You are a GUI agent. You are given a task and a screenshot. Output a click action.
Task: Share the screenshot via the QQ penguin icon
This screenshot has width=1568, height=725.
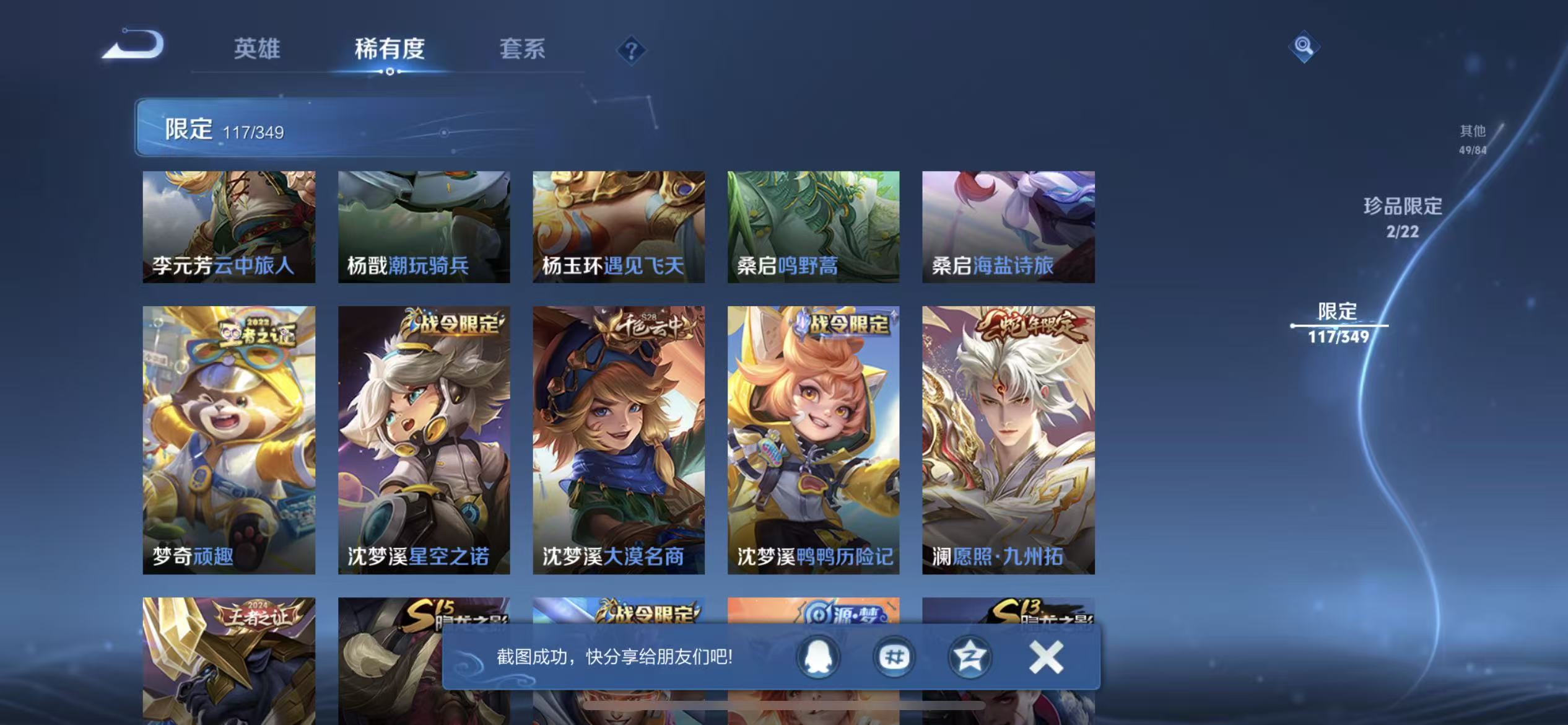tap(817, 658)
